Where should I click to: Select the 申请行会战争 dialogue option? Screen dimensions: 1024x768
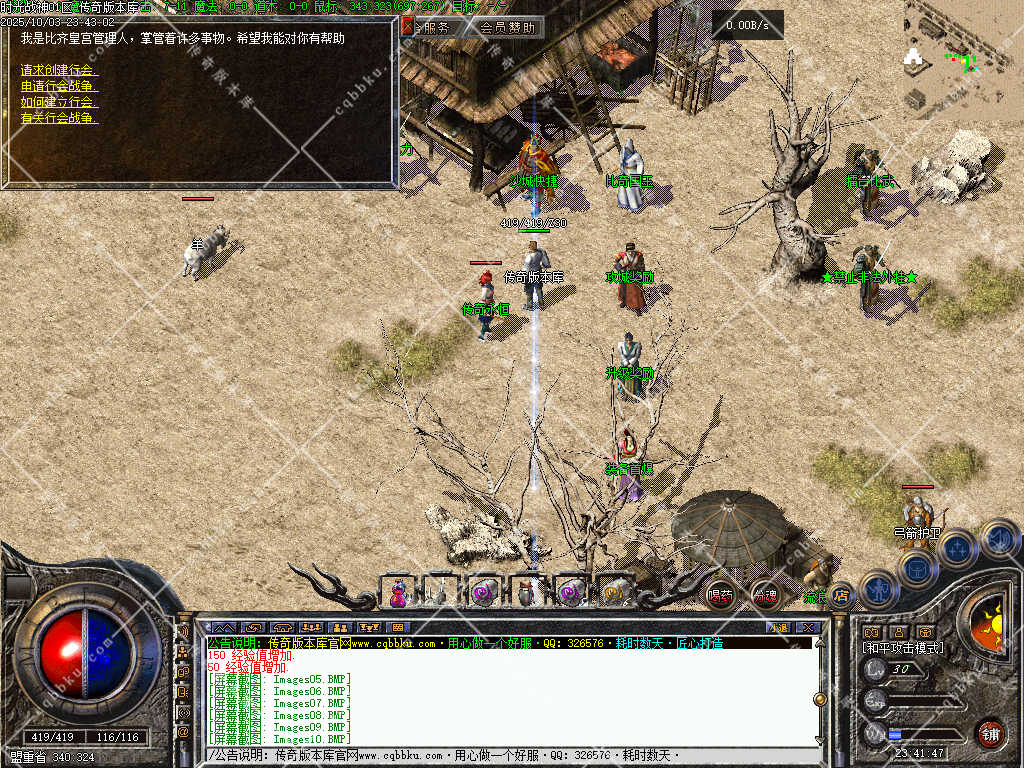click(58, 86)
